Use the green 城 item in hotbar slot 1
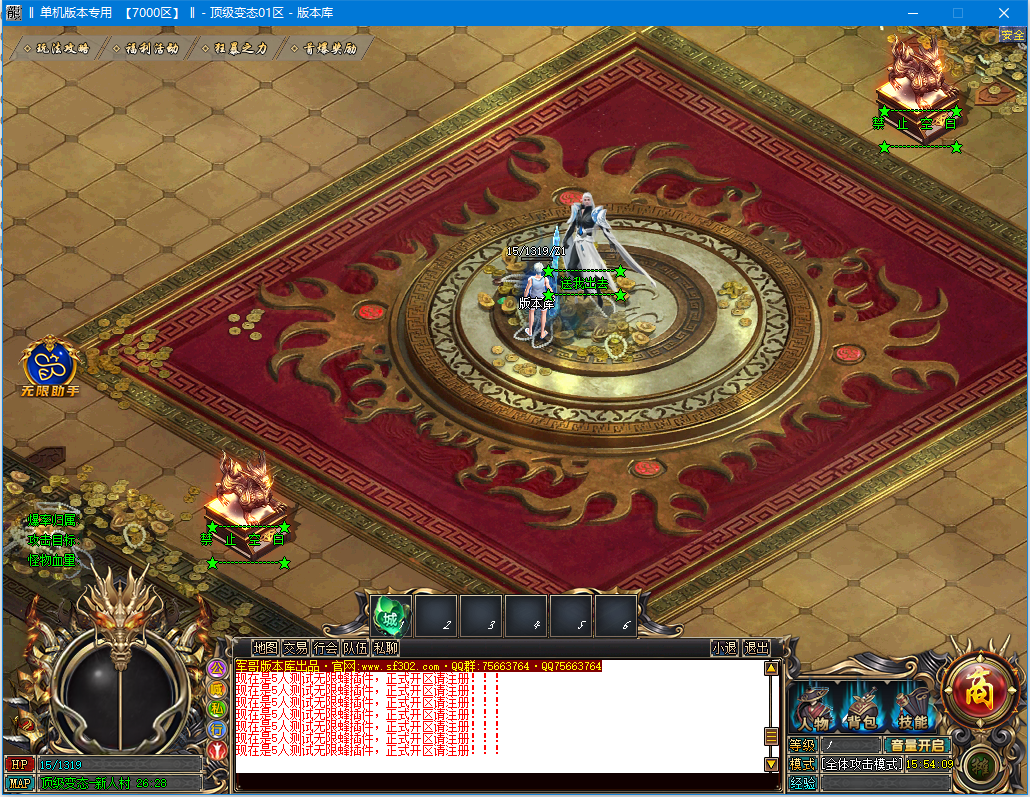Screen dimensions: 1030x797 click(x=391, y=615)
